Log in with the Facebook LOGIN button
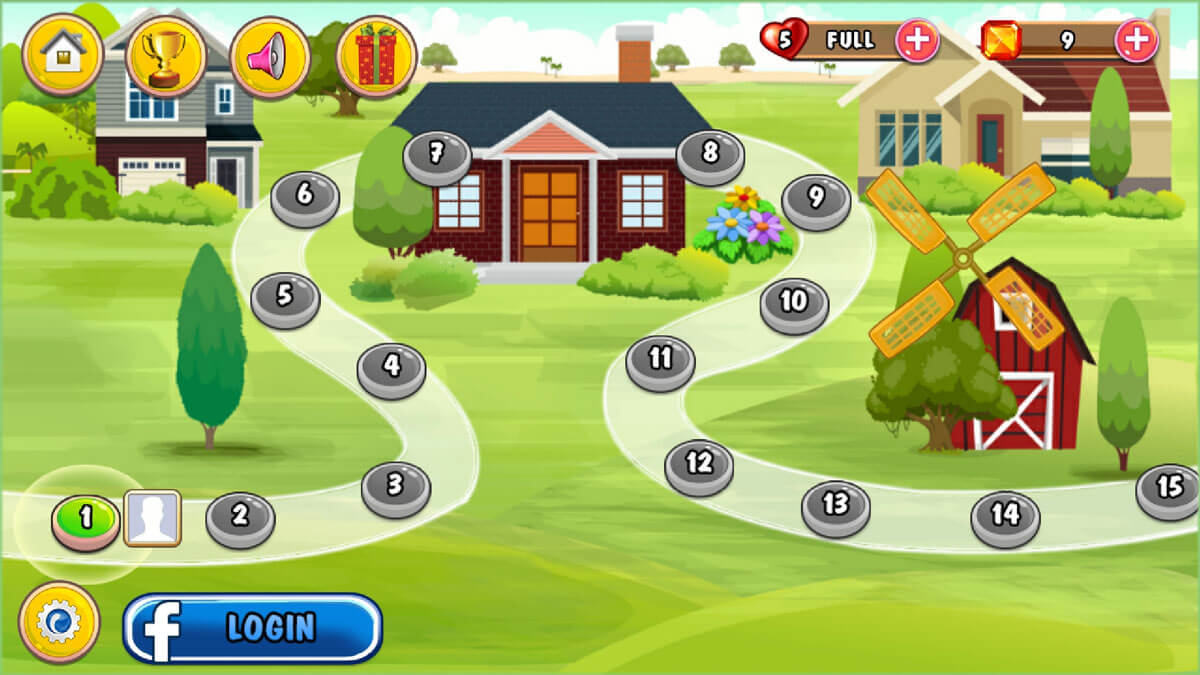This screenshot has height=675, width=1200. point(253,628)
